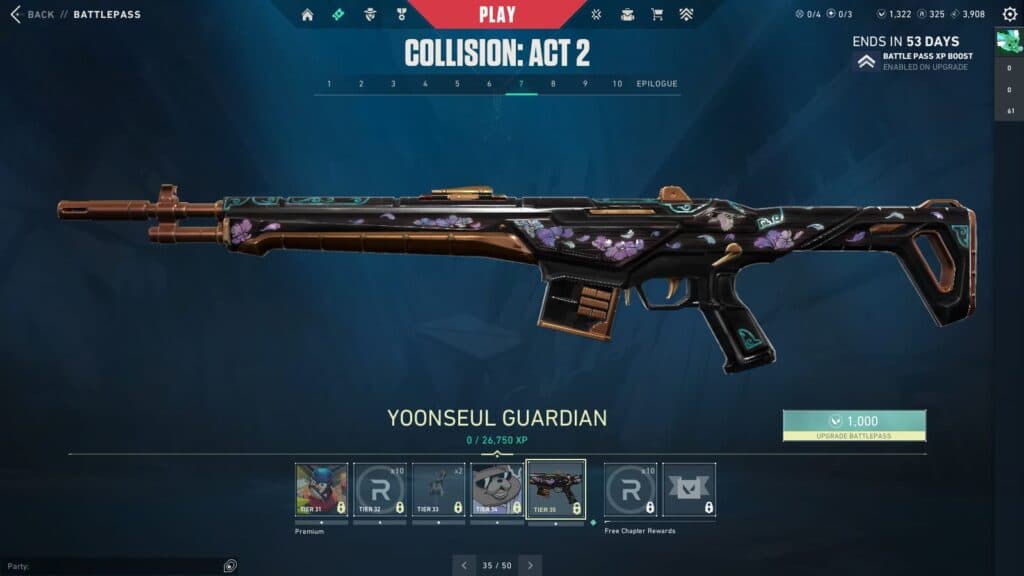The image size is (1024, 576).
Task: Switch to chapter 1 tab
Action: (x=329, y=84)
